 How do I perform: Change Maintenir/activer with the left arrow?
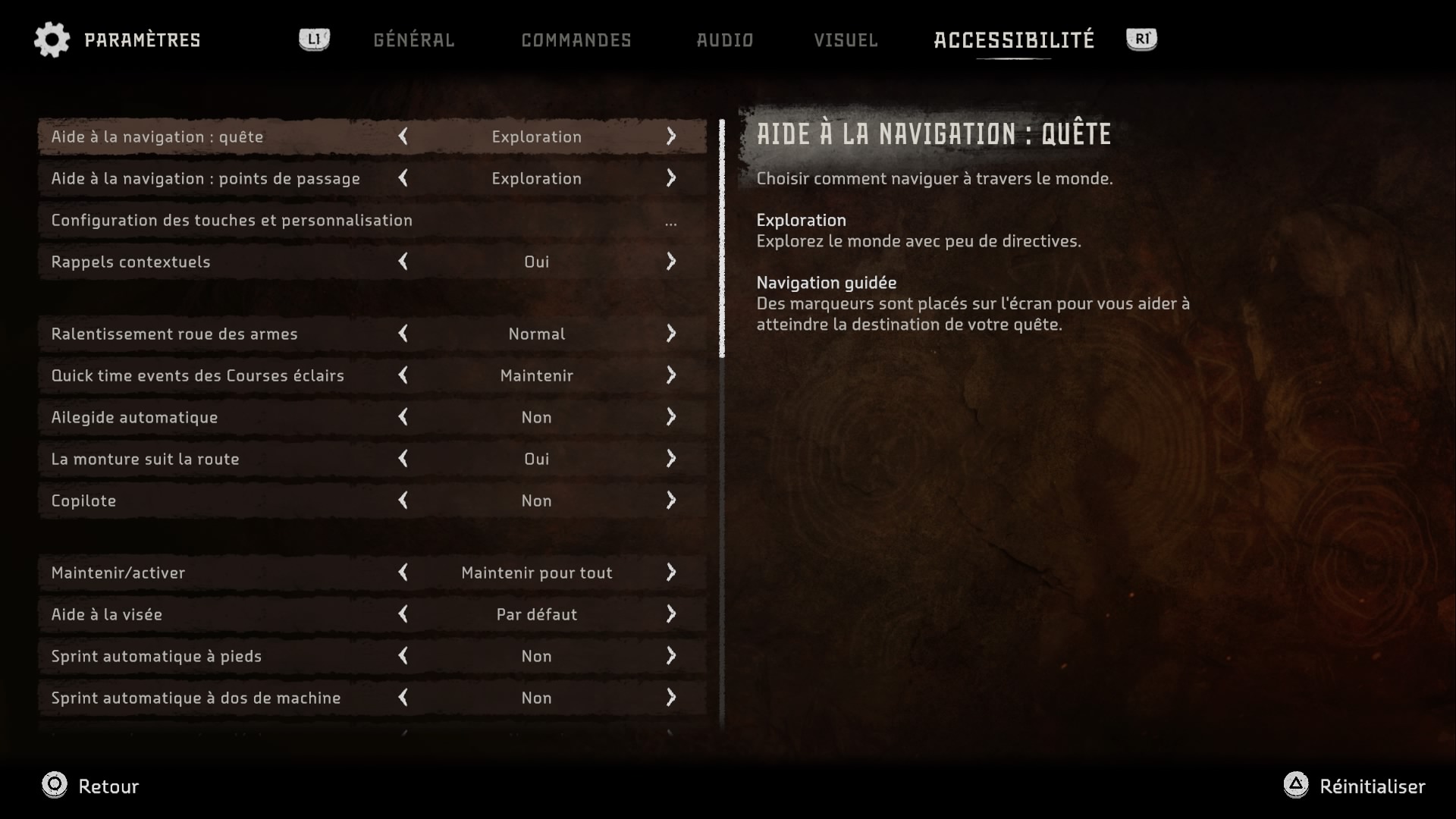click(403, 573)
